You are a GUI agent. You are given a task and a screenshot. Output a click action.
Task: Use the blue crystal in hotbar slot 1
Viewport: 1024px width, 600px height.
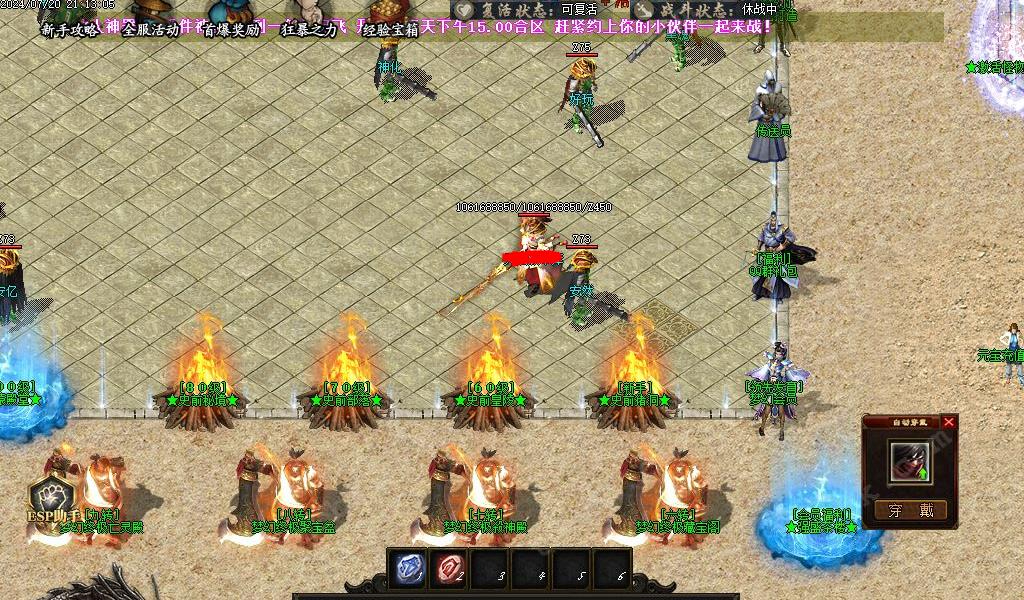[x=409, y=569]
